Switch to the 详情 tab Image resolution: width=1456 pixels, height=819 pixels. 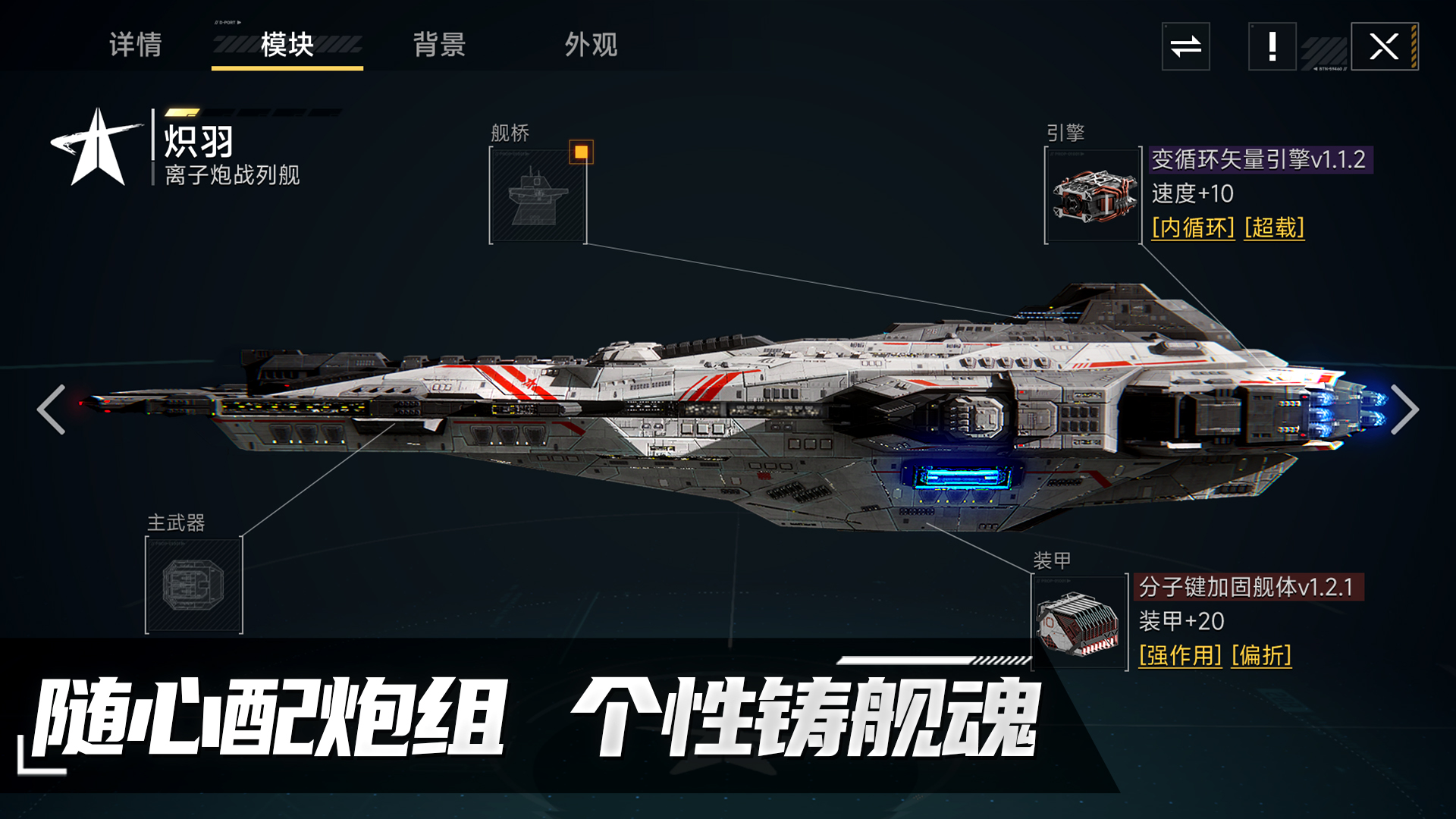(136, 45)
